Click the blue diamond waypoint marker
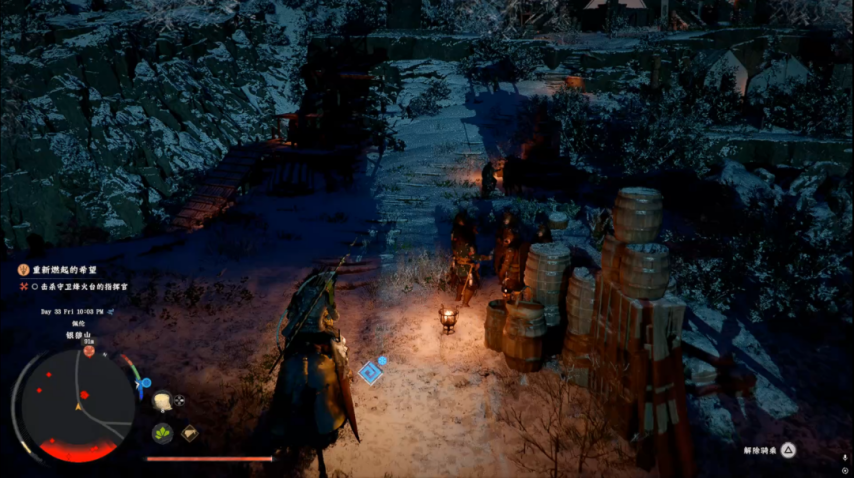Screen dimensions: 854x478 coord(370,372)
